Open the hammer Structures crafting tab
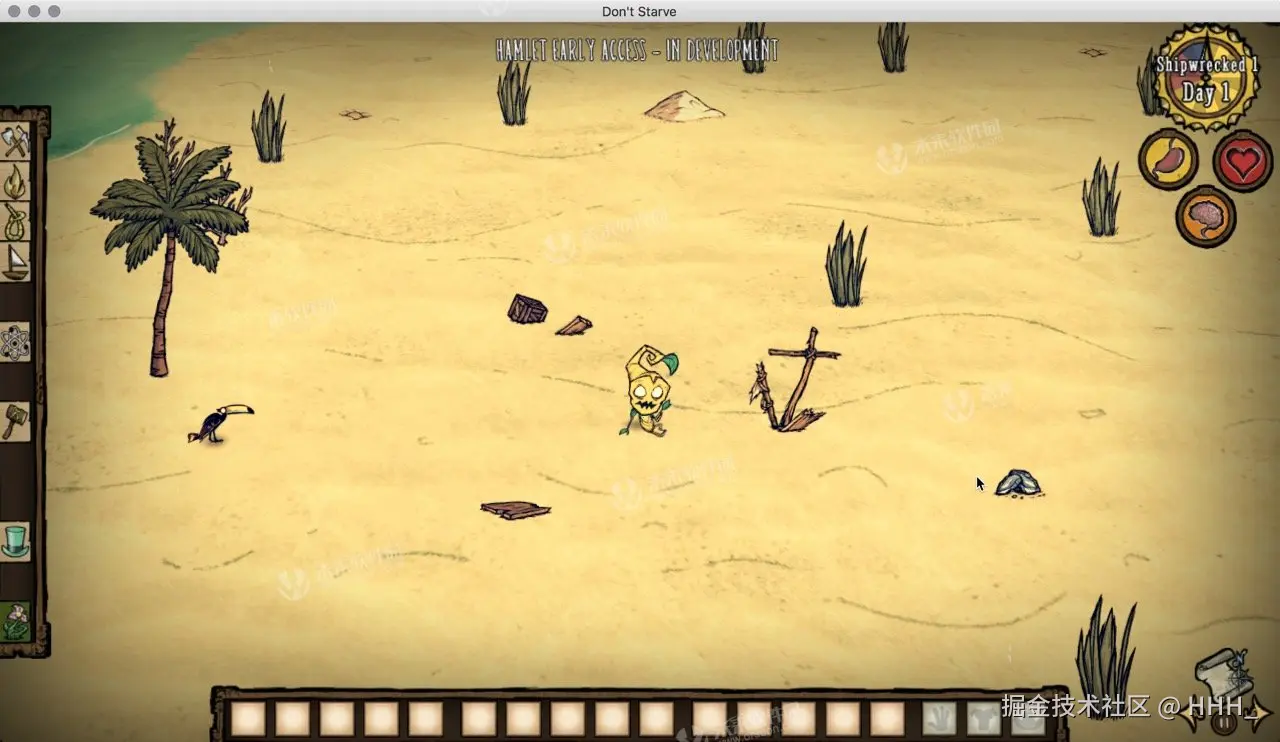Image resolution: width=1280 pixels, height=742 pixels. (x=16, y=421)
